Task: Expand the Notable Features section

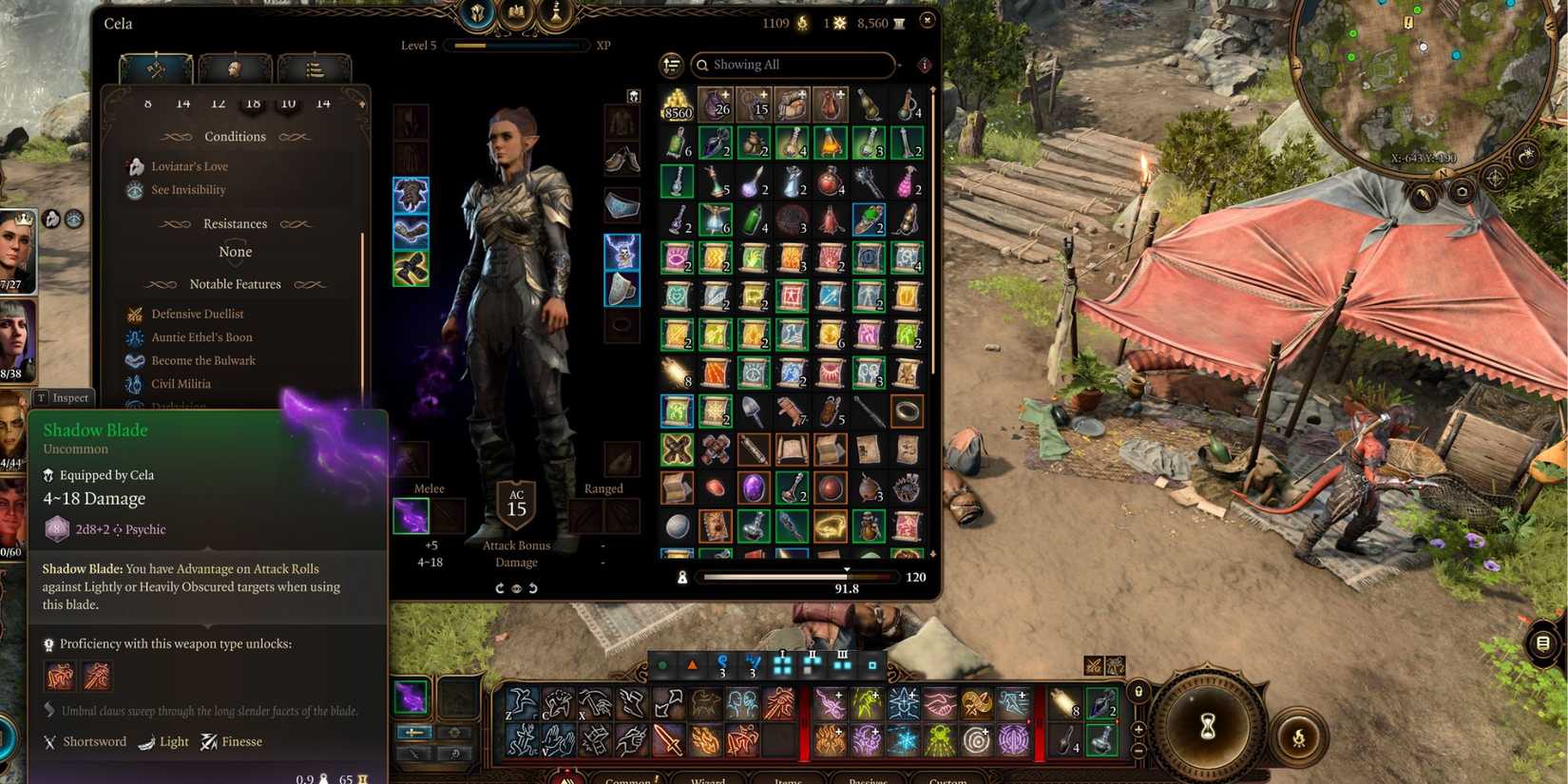Action: click(x=235, y=284)
